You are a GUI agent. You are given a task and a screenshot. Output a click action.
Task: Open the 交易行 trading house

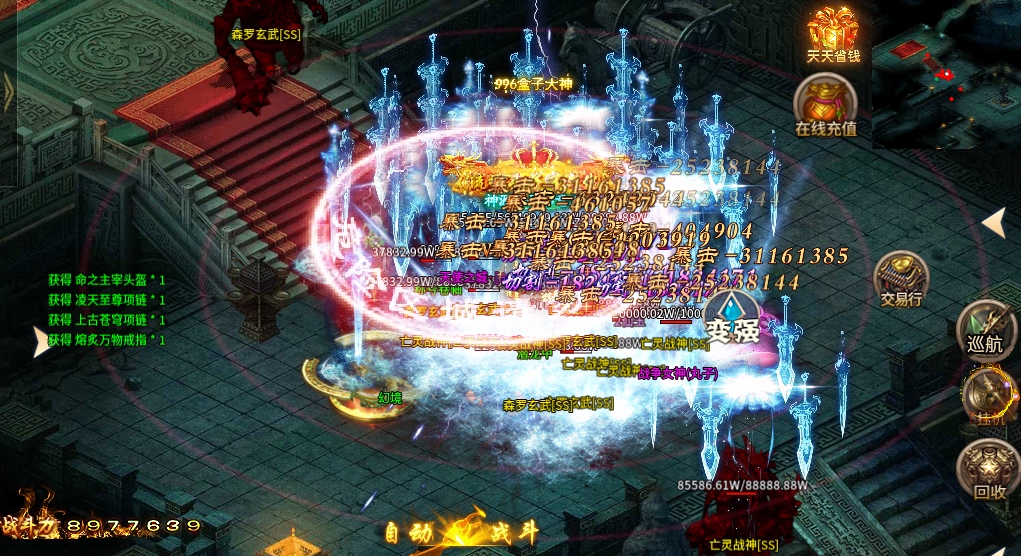tap(900, 278)
